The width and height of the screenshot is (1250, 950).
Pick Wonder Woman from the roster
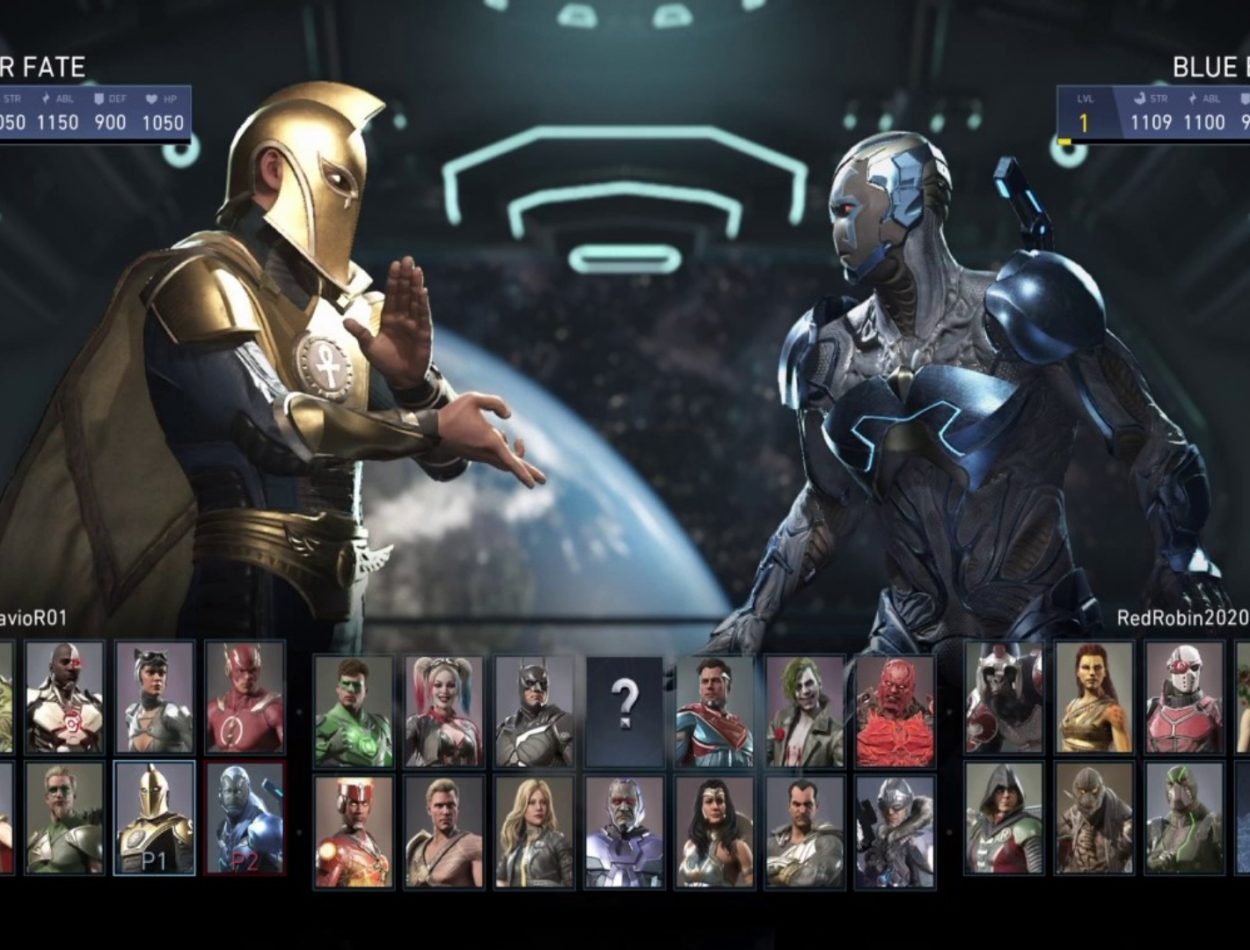pyautogui.click(x=714, y=831)
